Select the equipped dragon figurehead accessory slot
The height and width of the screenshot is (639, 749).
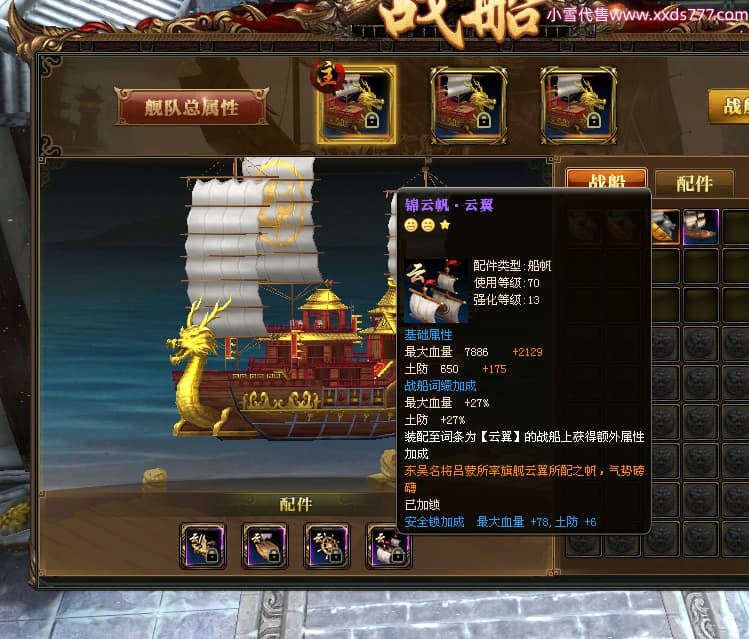(x=204, y=546)
